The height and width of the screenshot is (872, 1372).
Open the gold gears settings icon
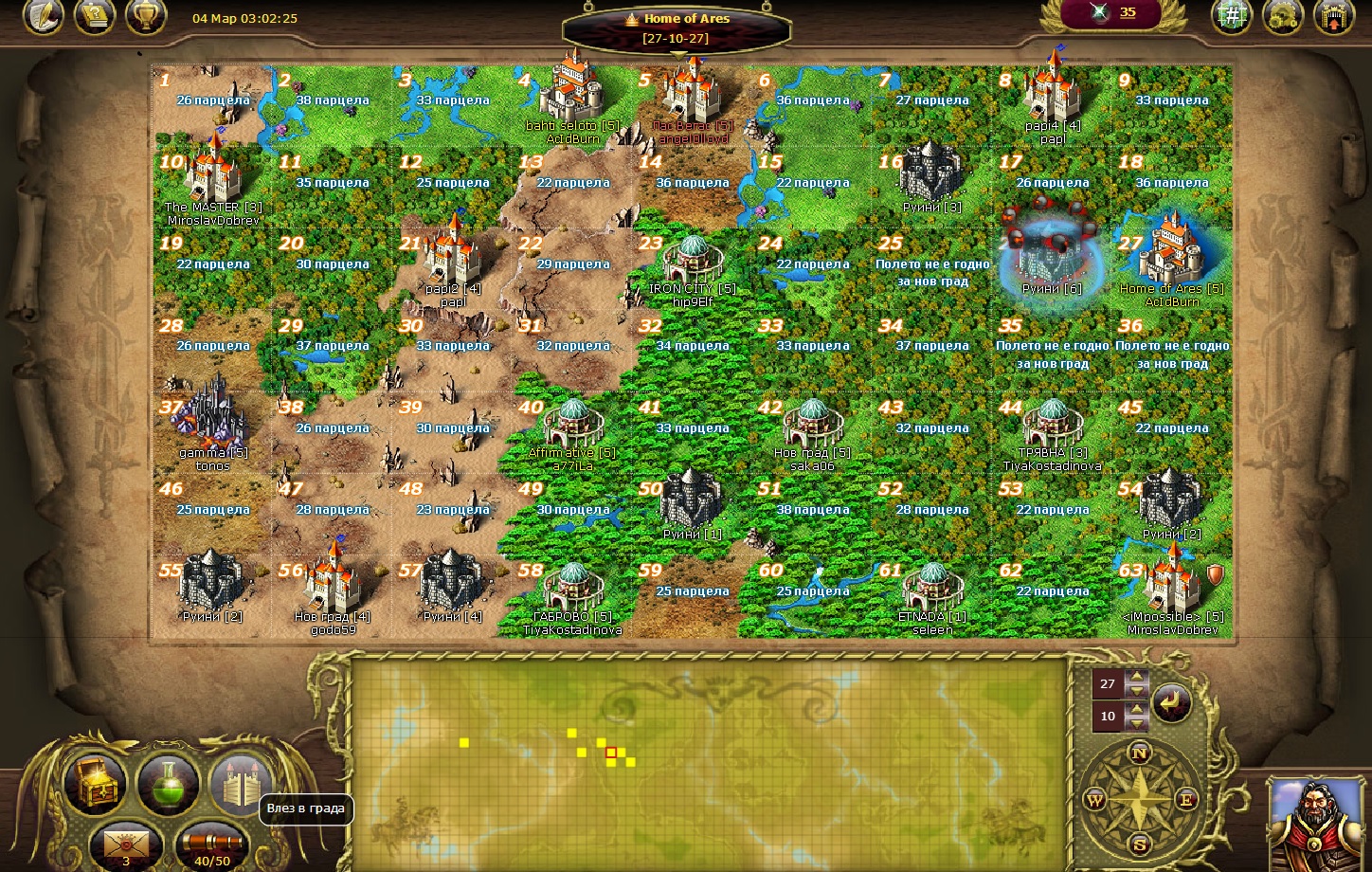pyautogui.click(x=1283, y=16)
